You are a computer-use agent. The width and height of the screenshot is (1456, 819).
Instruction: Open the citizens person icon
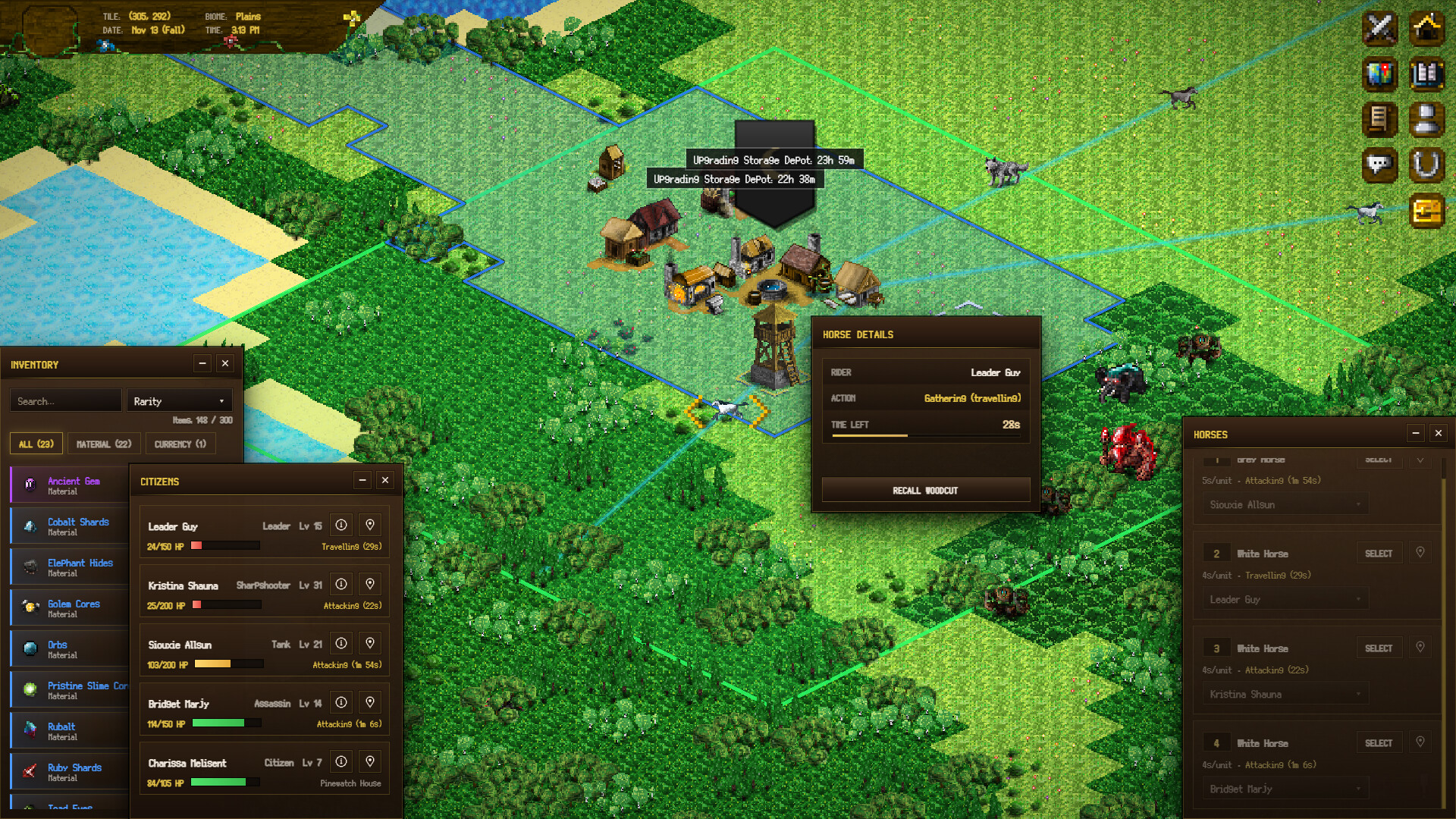click(1426, 120)
